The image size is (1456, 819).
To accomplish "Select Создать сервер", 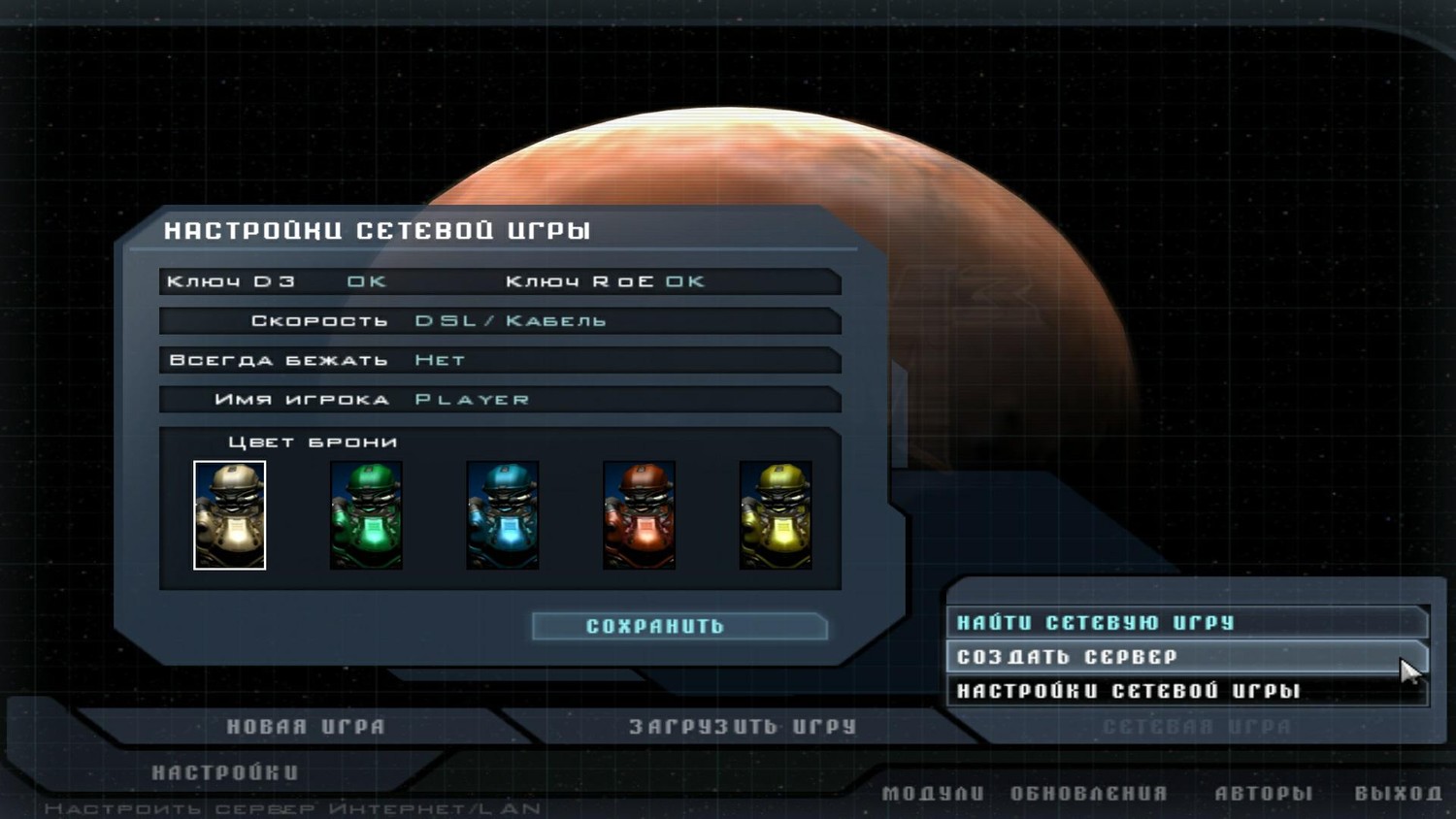I will point(1067,657).
